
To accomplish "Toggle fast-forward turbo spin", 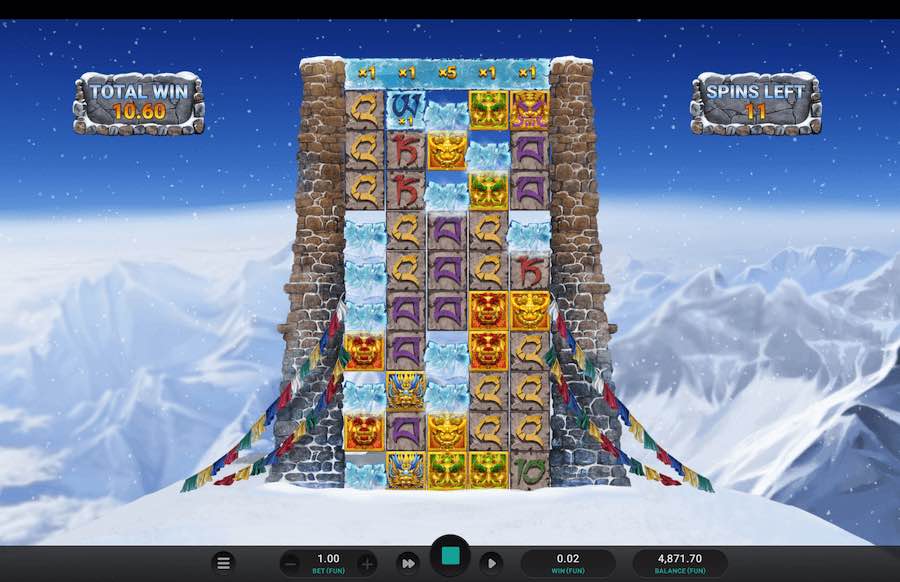I will coord(407,563).
